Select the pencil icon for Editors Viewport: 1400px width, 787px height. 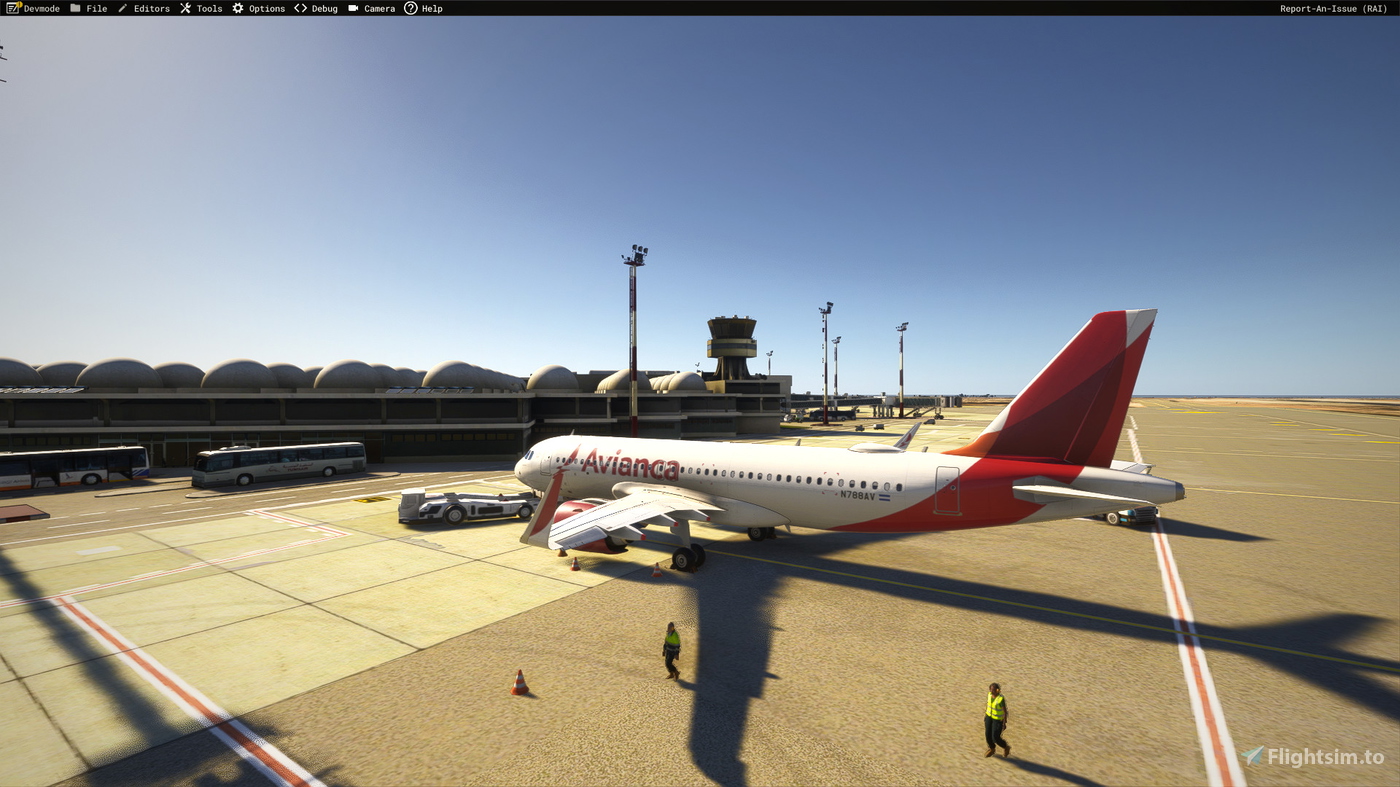[120, 8]
